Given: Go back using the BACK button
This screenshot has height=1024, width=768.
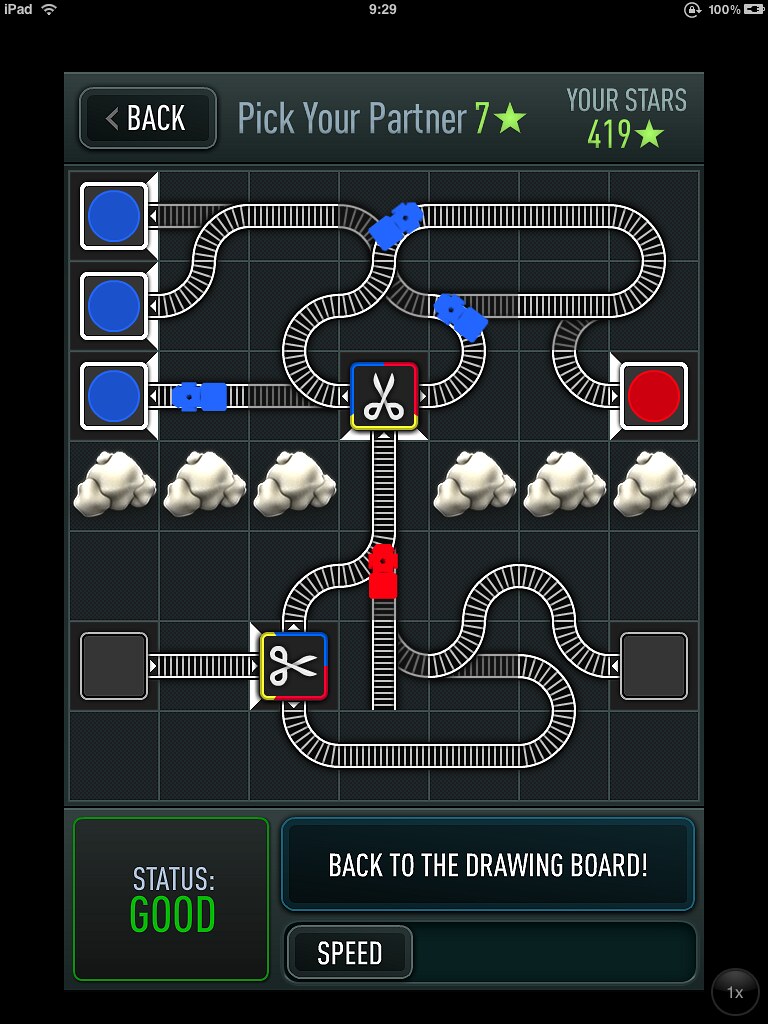Looking at the screenshot, I should [x=148, y=118].
